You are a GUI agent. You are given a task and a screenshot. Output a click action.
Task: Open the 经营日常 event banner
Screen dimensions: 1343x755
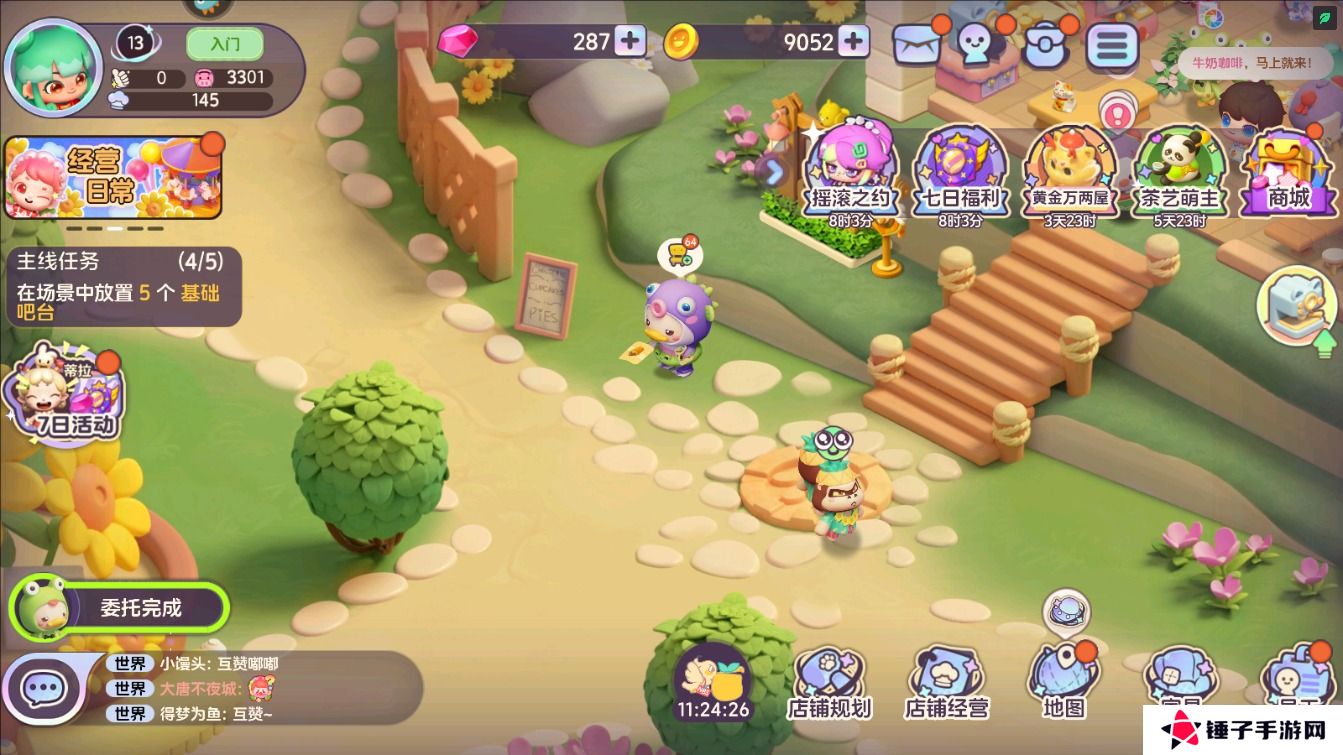(x=113, y=178)
